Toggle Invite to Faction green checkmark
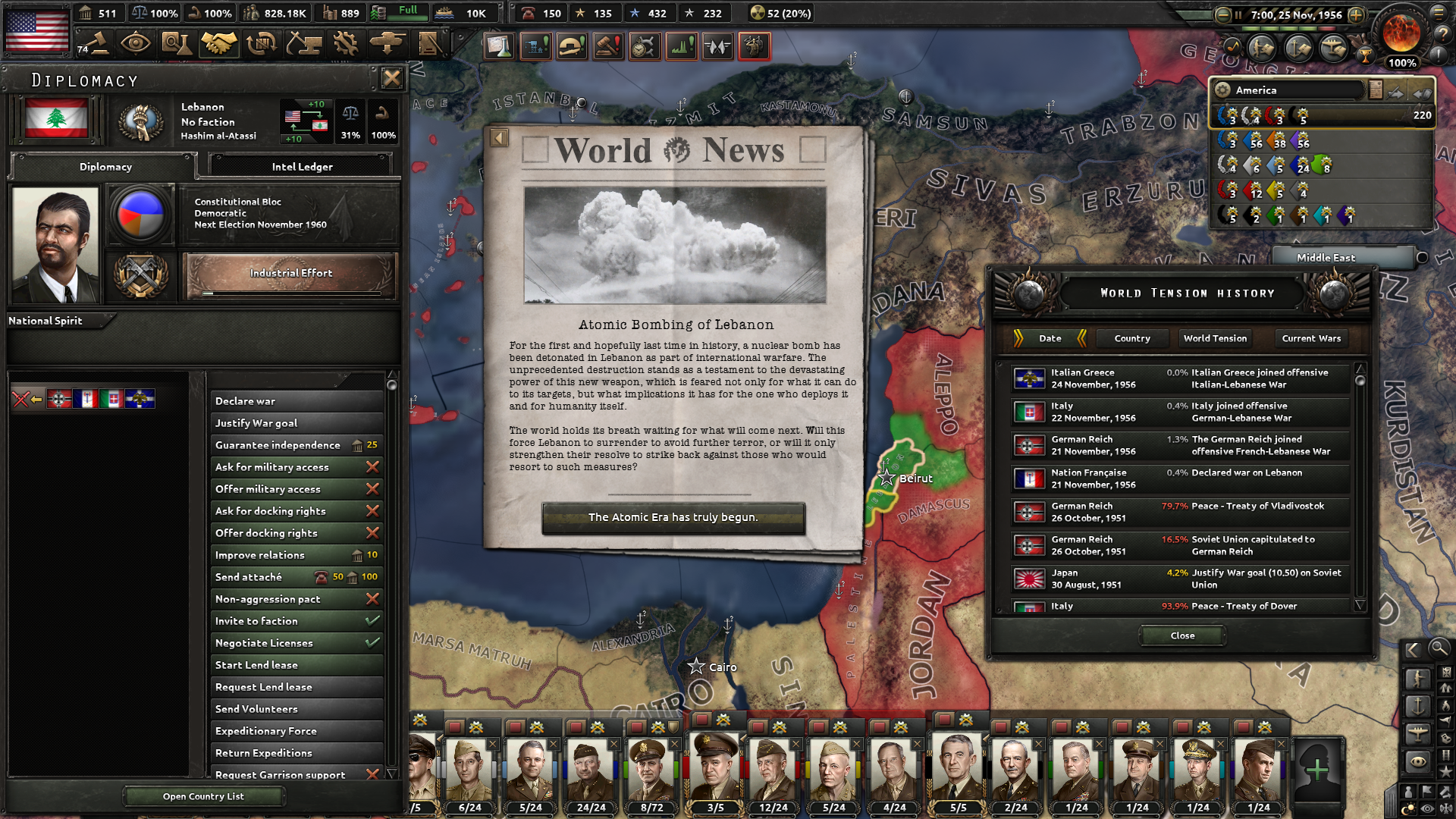The width and height of the screenshot is (1456, 819). click(372, 621)
